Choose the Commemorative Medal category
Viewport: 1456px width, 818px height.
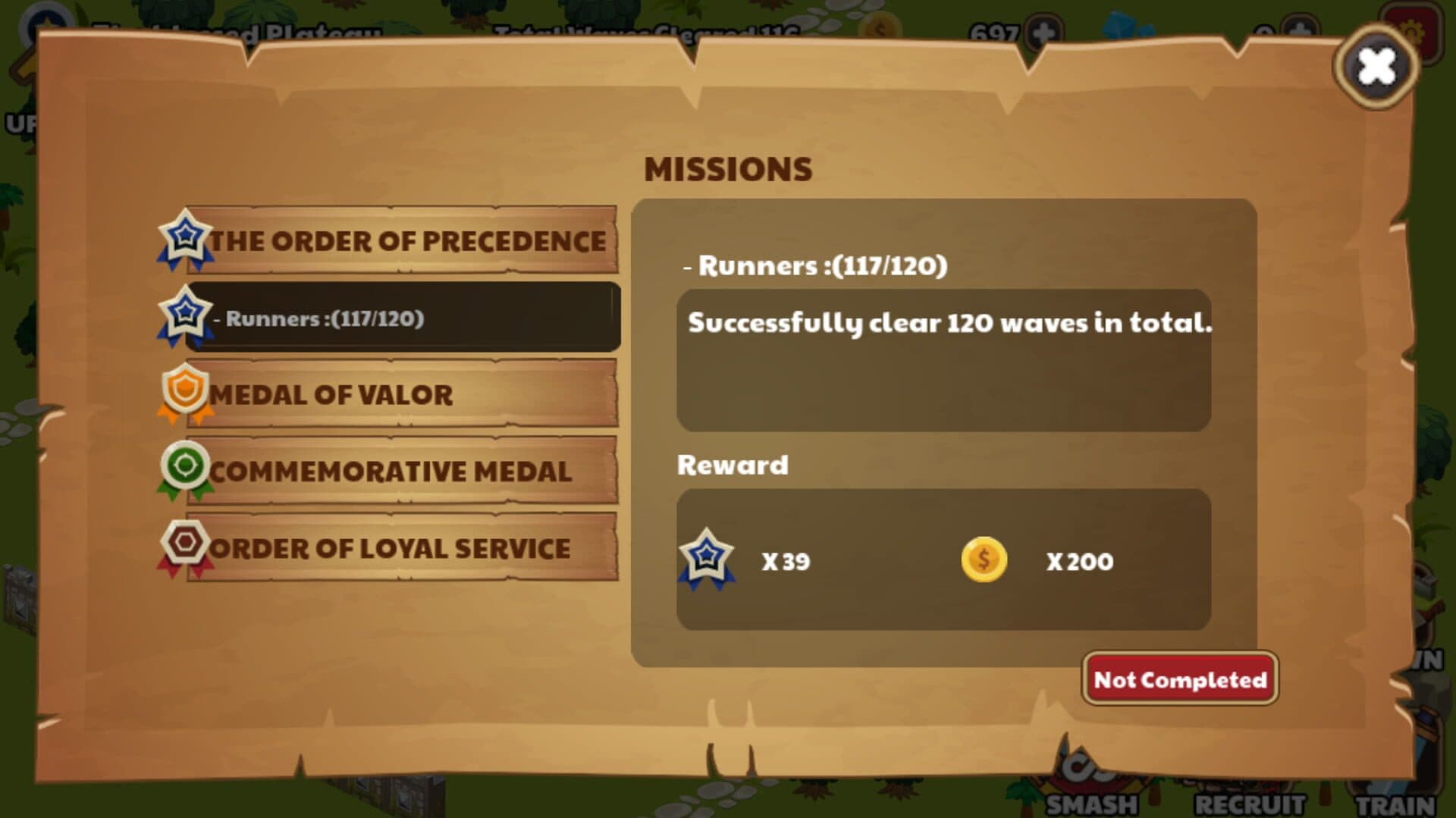[x=402, y=472]
